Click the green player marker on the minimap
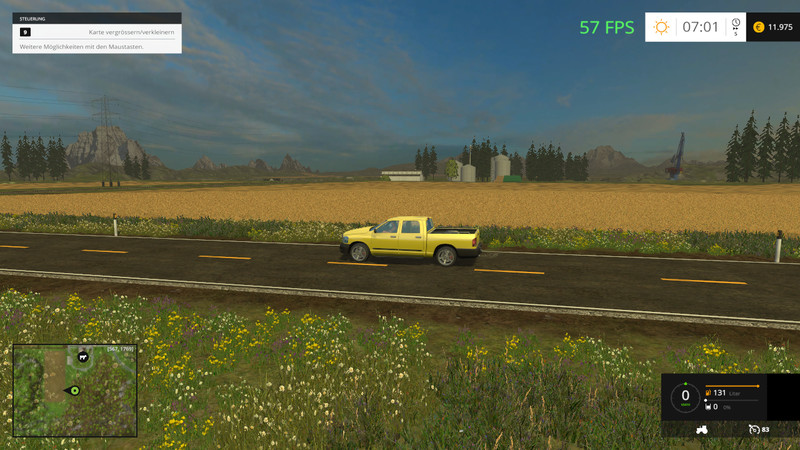The height and width of the screenshot is (450, 800). 74,390
